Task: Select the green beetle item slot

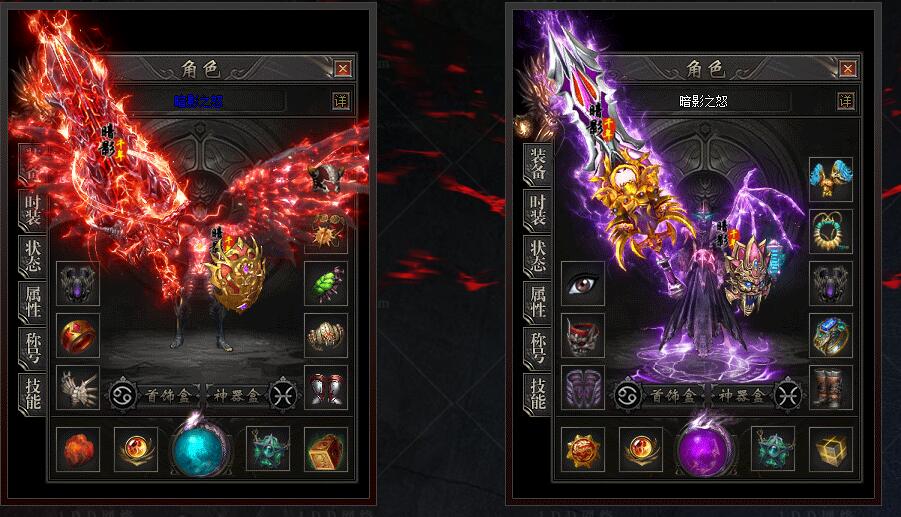Action: [x=326, y=285]
